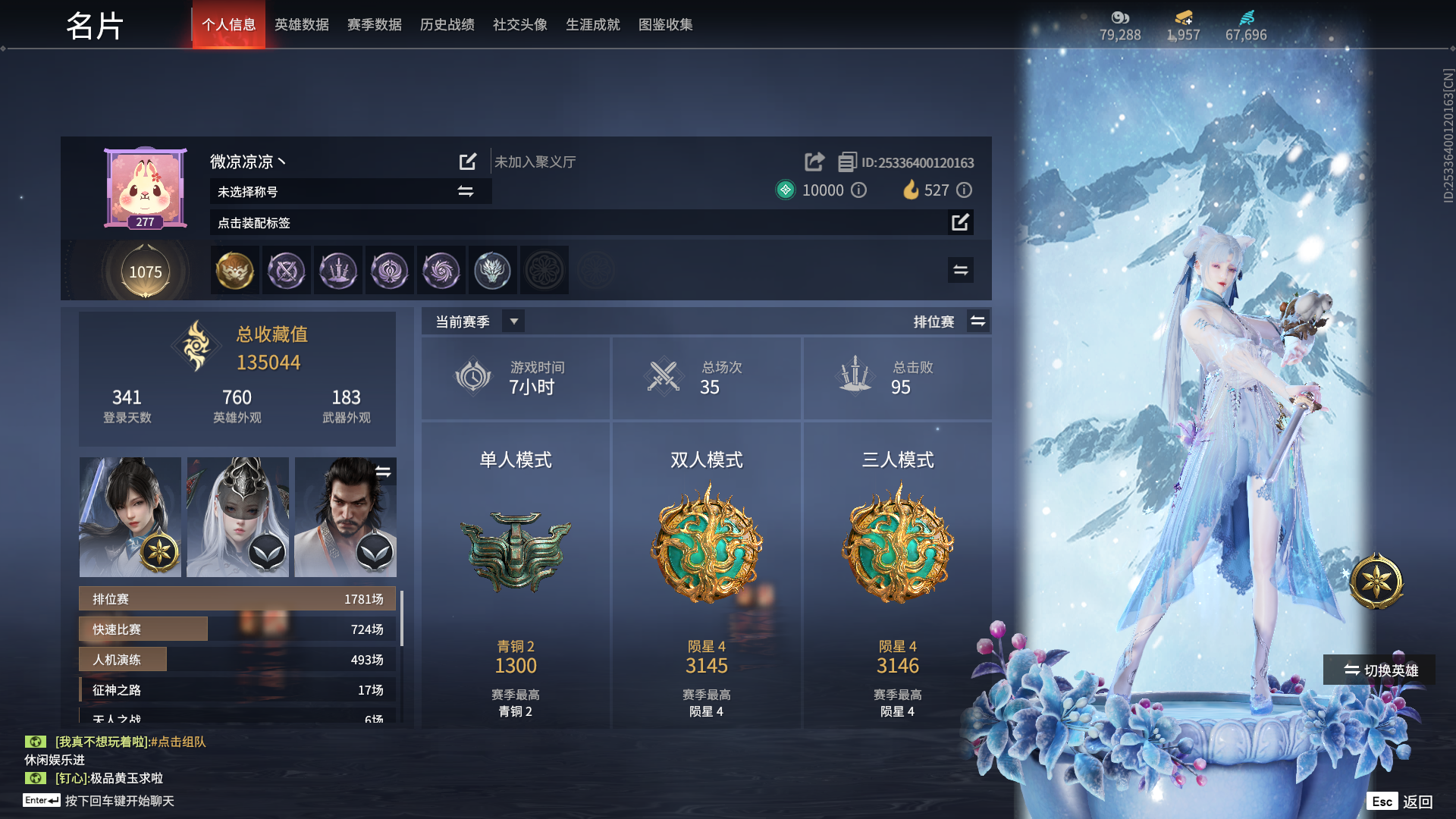The width and height of the screenshot is (1456, 819).
Task: Go to the 社交头像 tab
Action: point(519,24)
